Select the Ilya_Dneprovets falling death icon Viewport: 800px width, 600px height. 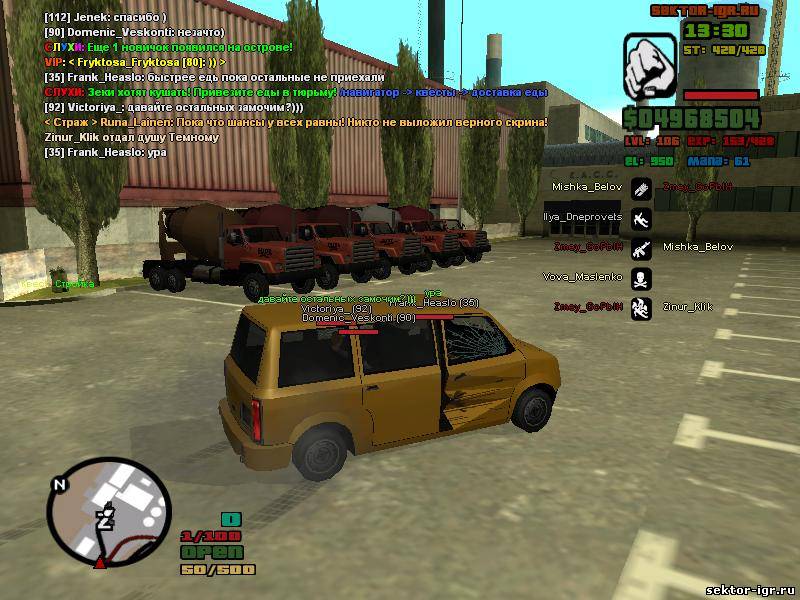(641, 217)
